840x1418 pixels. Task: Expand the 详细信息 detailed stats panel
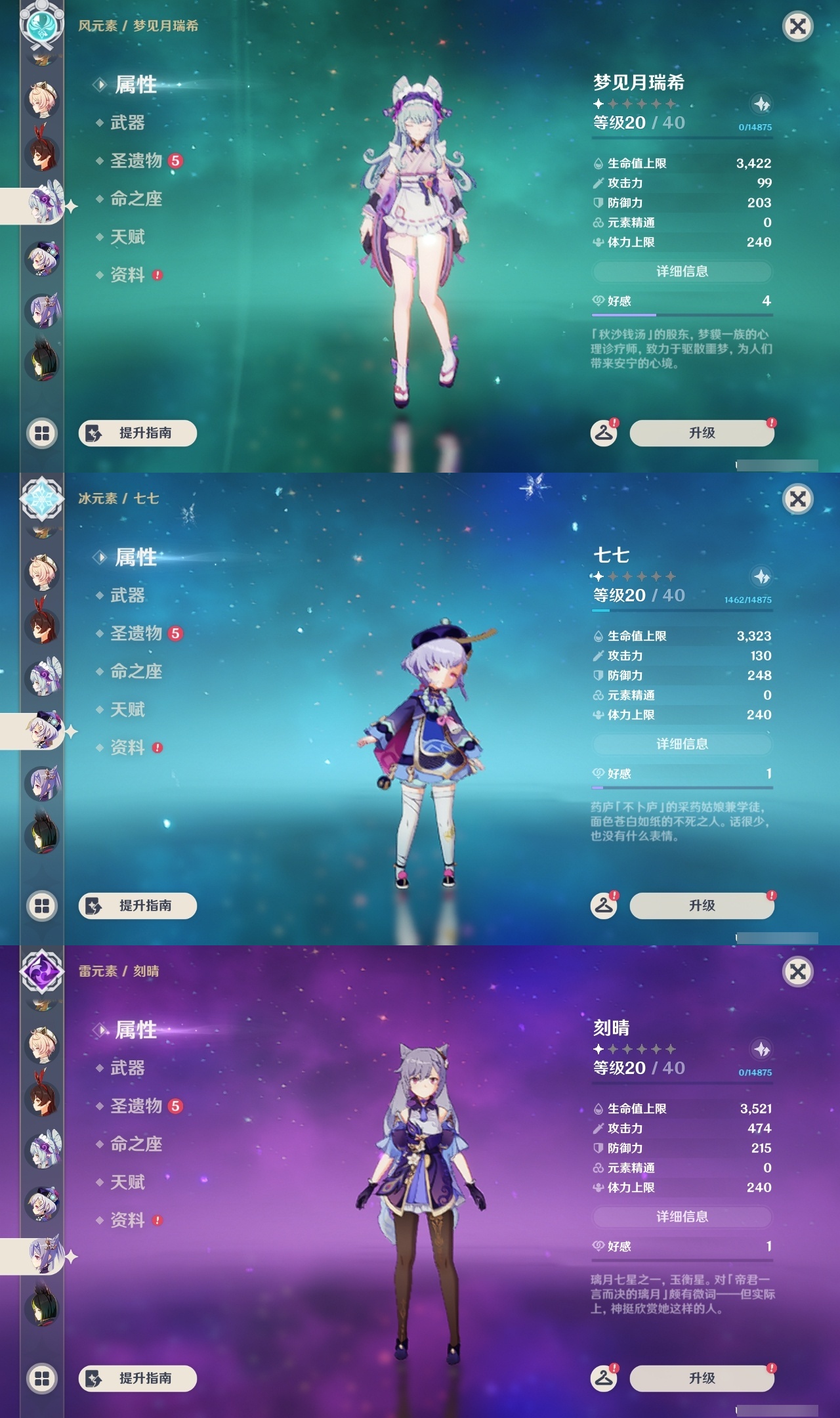(x=683, y=271)
